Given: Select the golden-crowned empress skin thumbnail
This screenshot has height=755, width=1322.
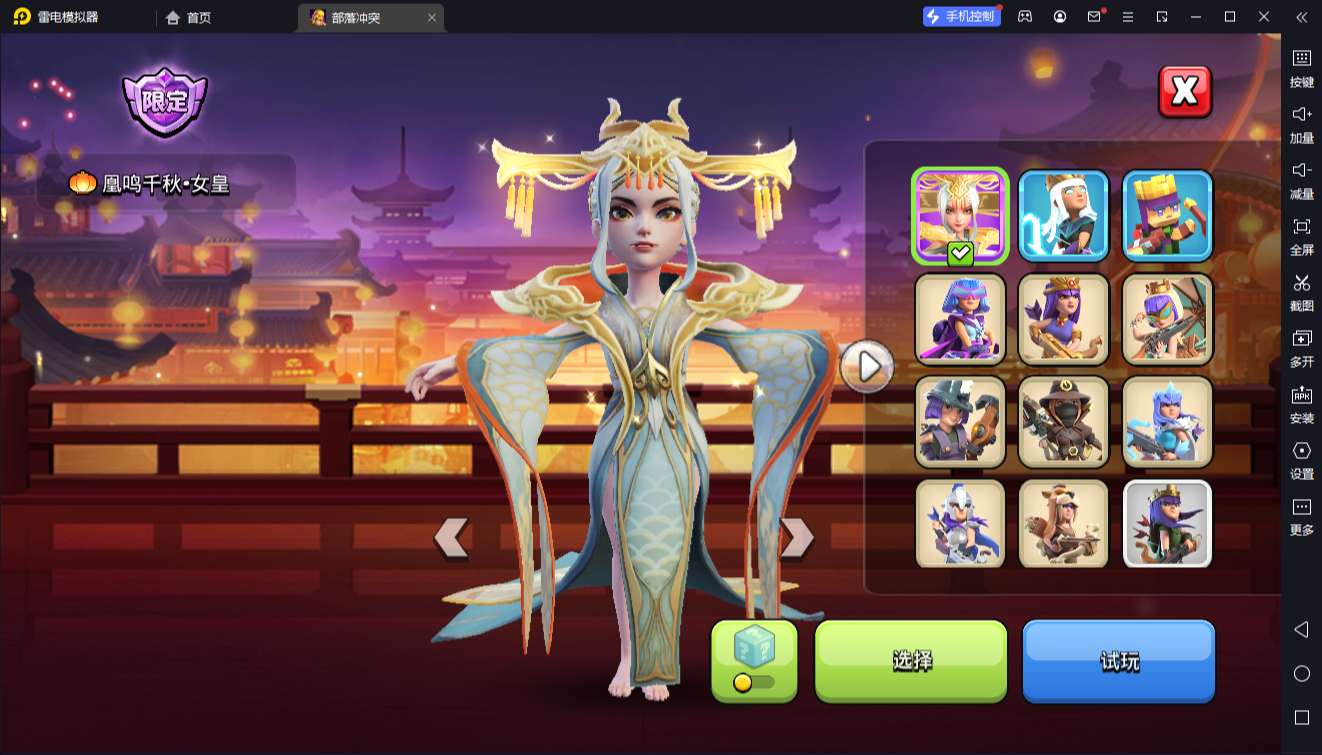Looking at the screenshot, I should pos(960,216).
